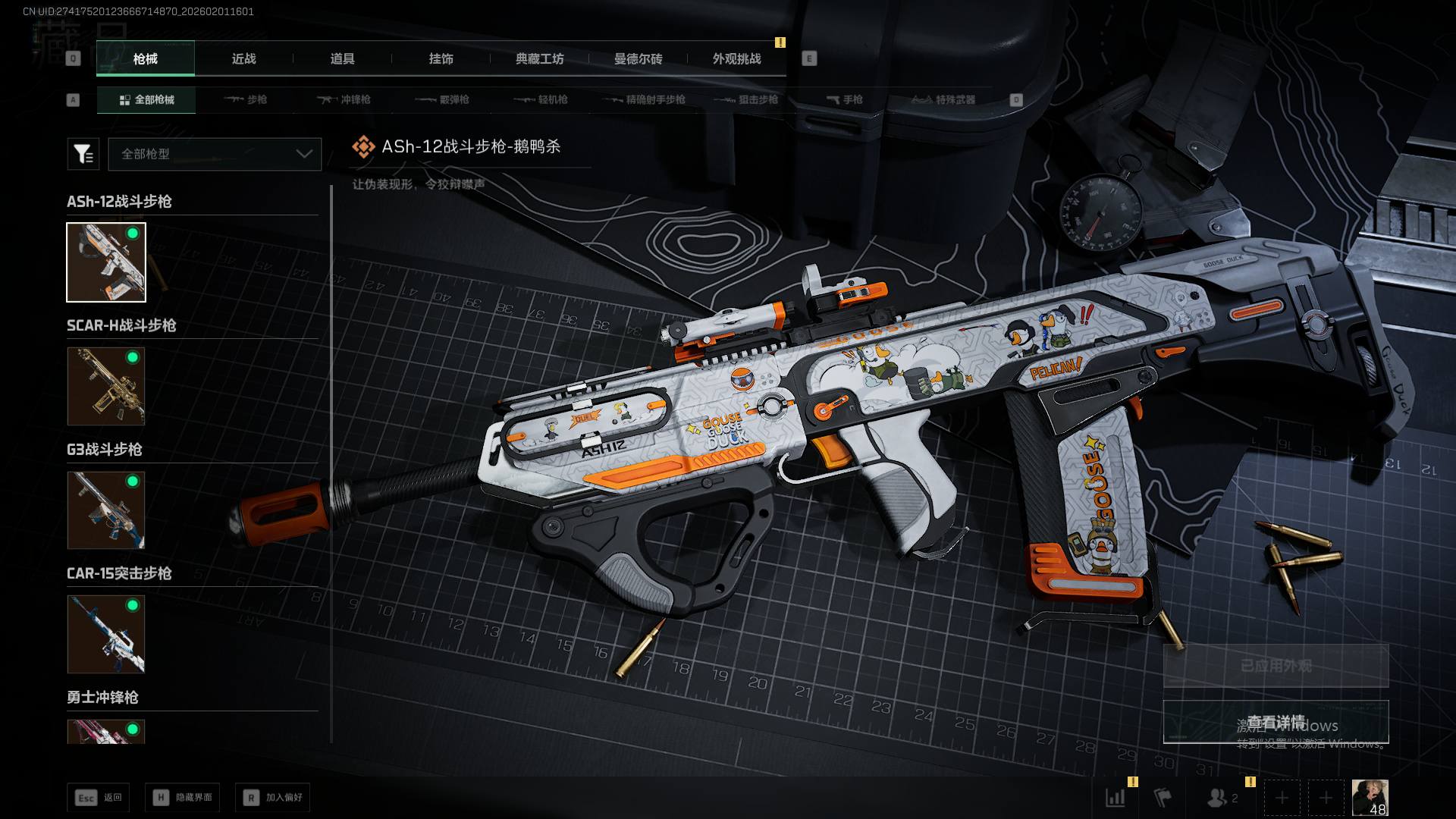Choose the G3 battle rifle skin thumbnail
Screen dimensions: 1456x819
pos(106,510)
